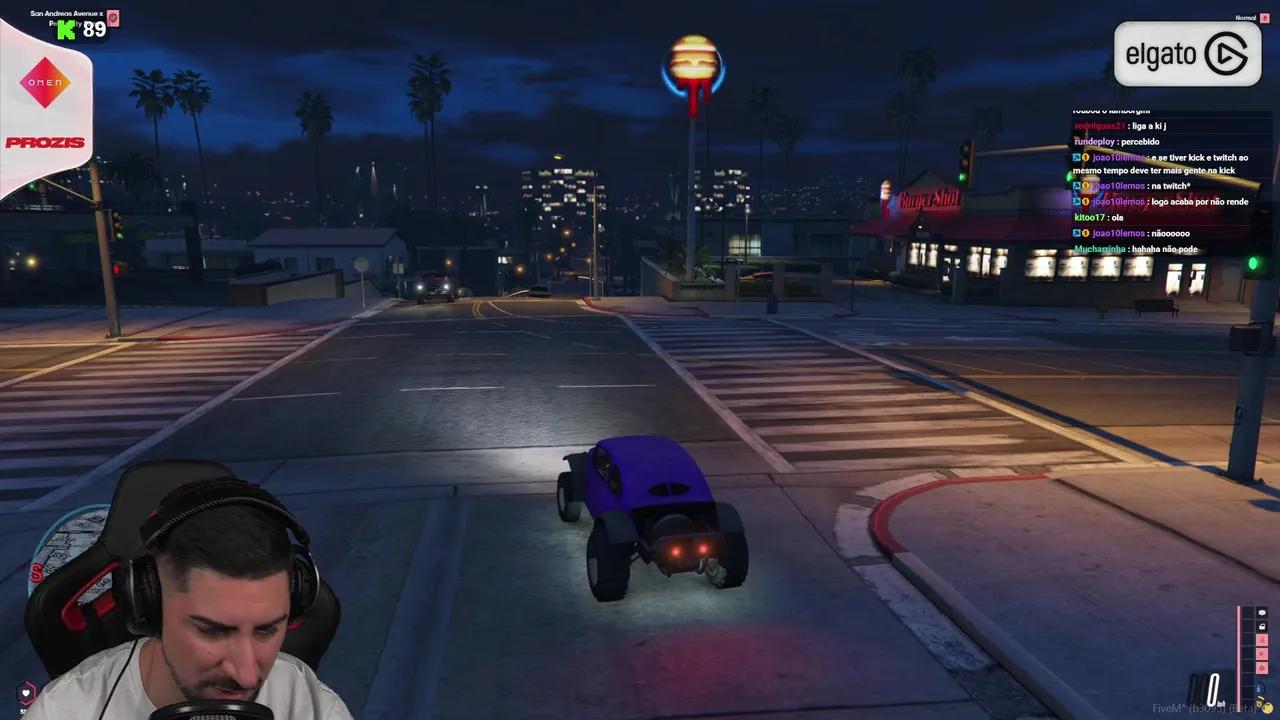
Task: Select the Elgato logo overlay
Action: [x=1186, y=54]
